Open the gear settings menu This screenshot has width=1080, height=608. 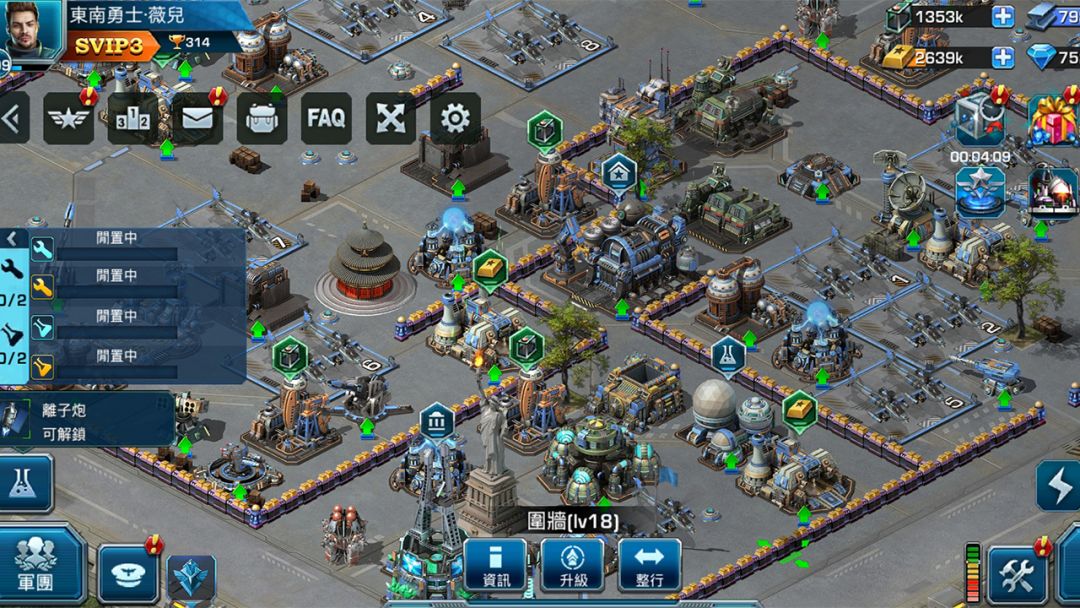click(455, 119)
